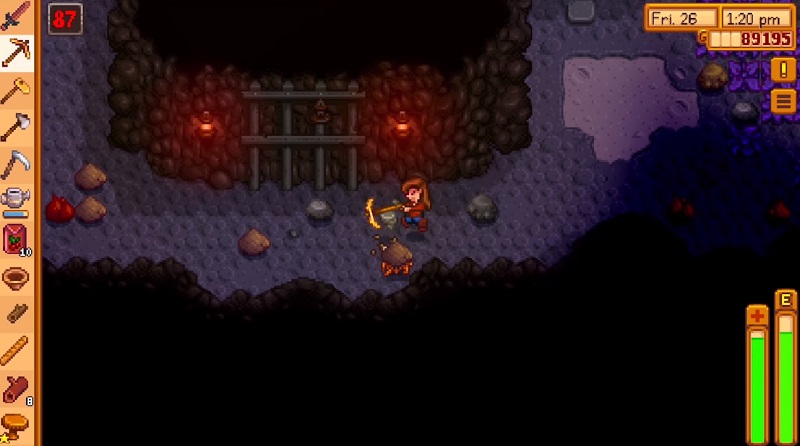Equip the watering can
The image size is (800, 446).
(x=17, y=201)
